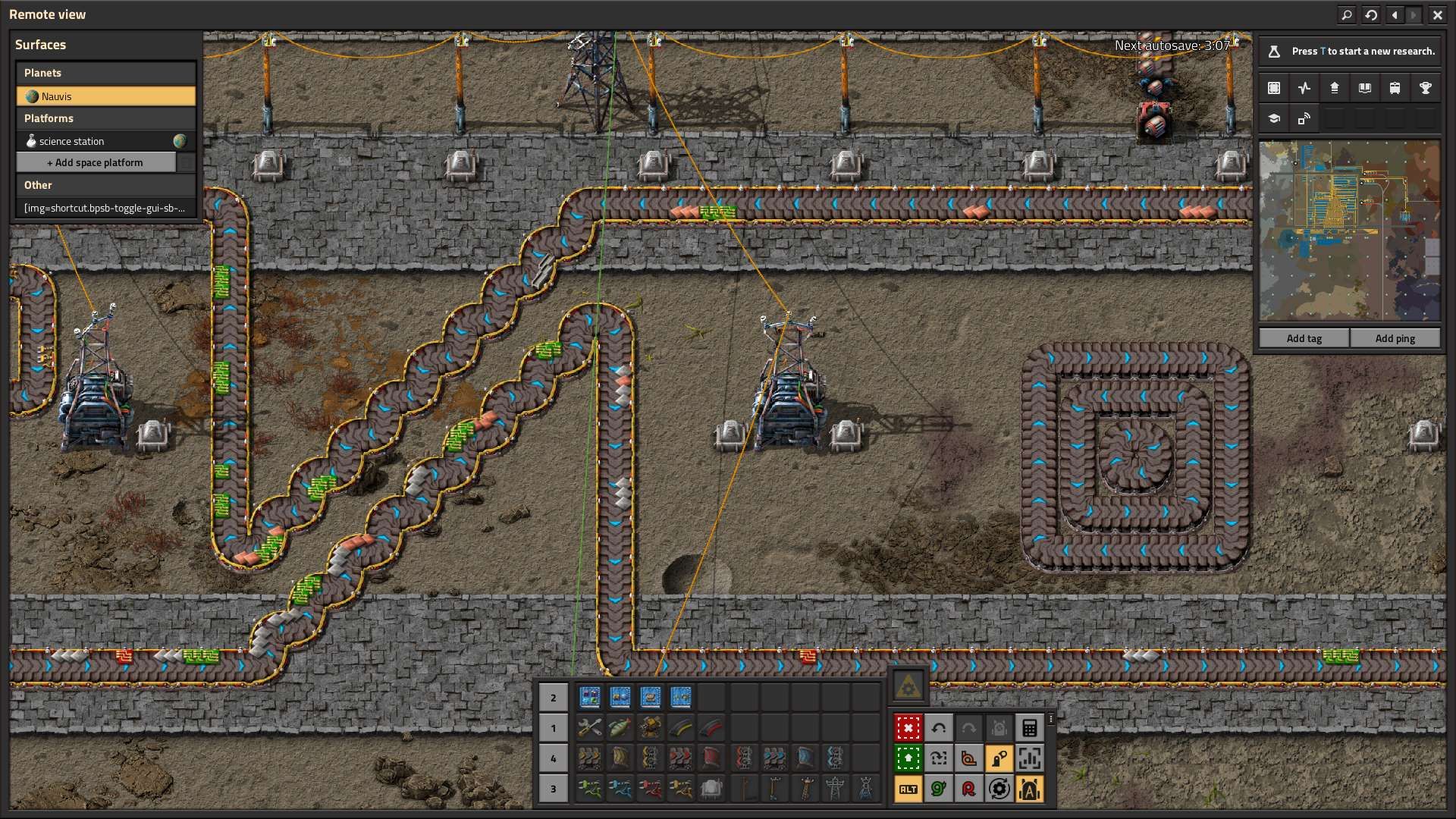Viewport: 1456px width, 819px height.
Task: Open the train overview button
Action: [x=1395, y=88]
